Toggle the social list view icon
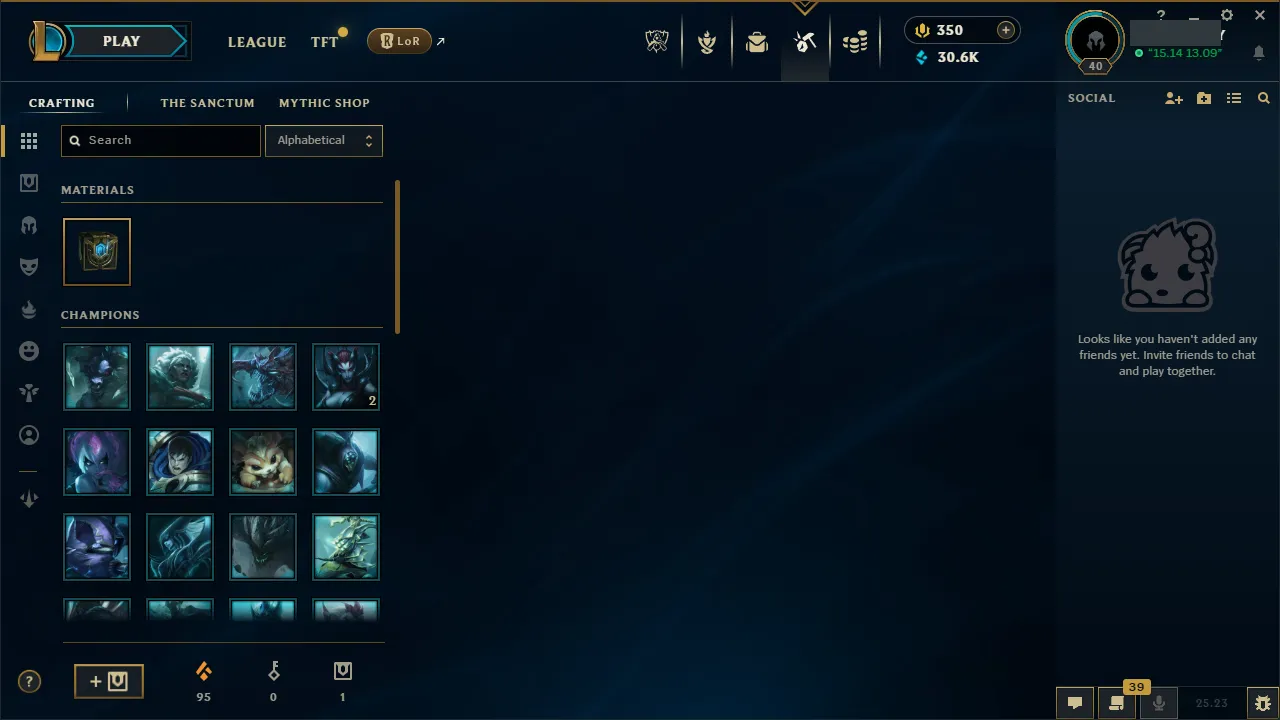Image resolution: width=1280 pixels, height=720 pixels. 1234,97
